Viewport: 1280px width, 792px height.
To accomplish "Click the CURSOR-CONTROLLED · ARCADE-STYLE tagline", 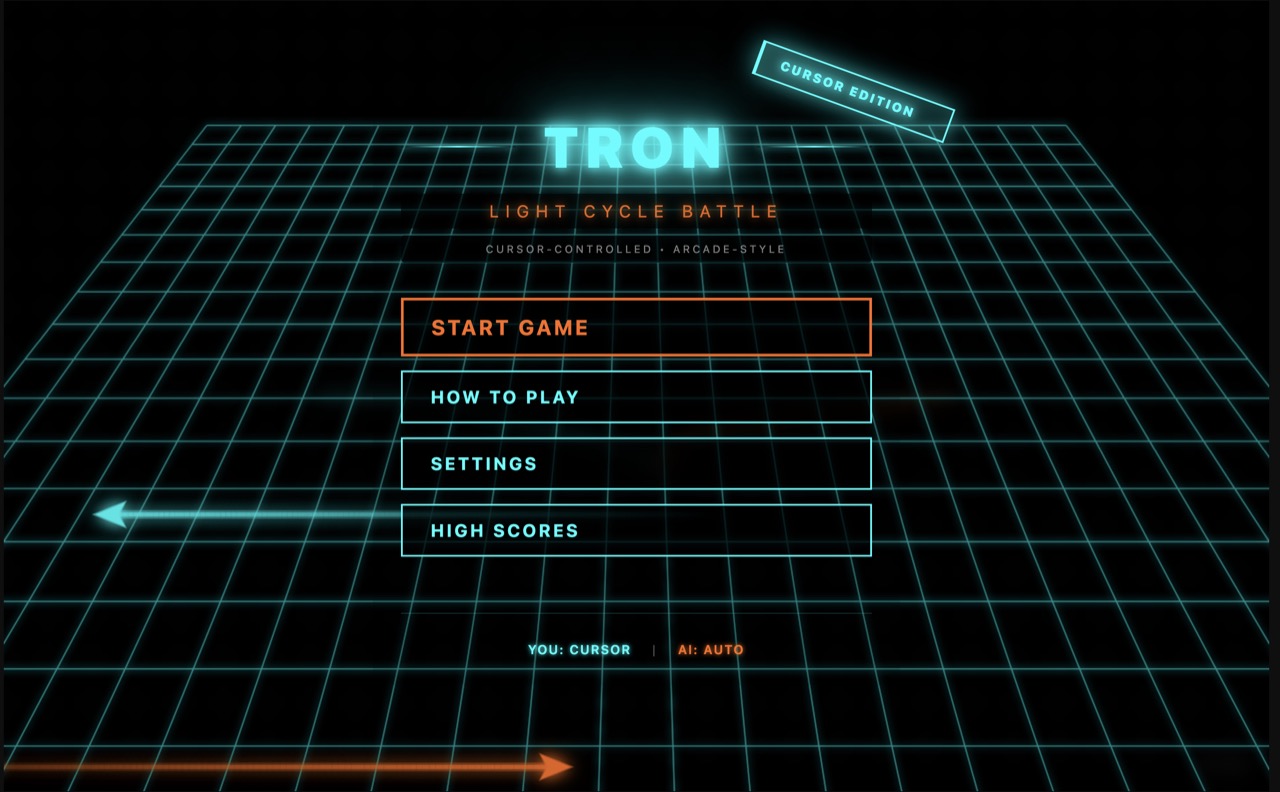I will [634, 249].
